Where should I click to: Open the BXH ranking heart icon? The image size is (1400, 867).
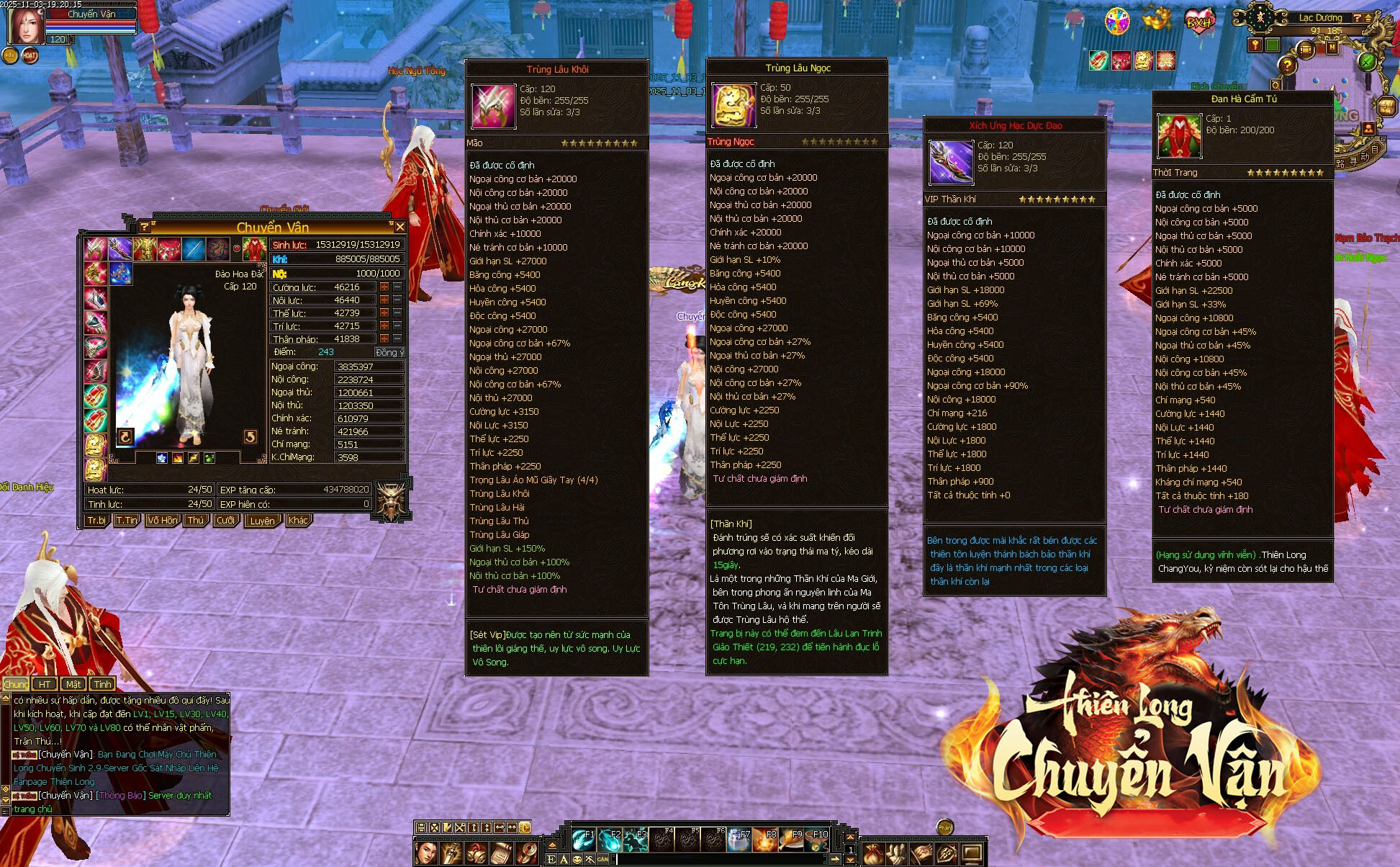point(1198,21)
